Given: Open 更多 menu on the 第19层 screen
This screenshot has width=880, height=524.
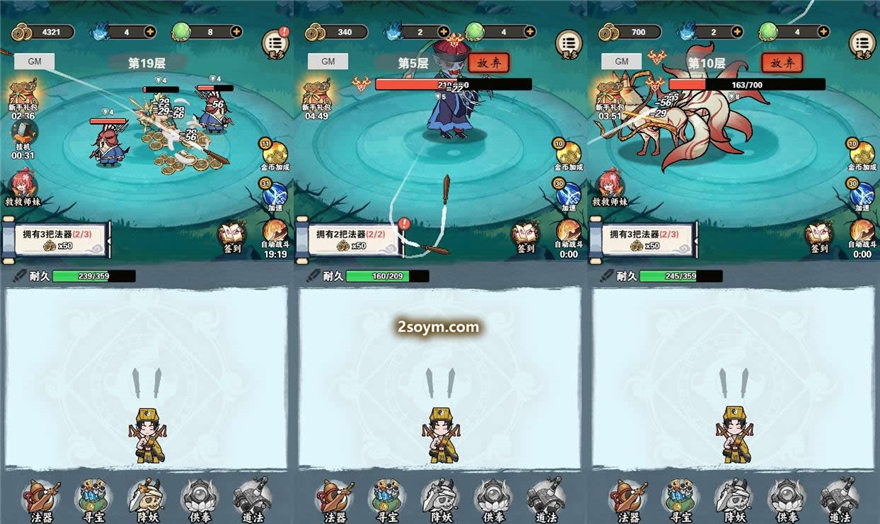Looking at the screenshot, I should (x=274, y=42).
